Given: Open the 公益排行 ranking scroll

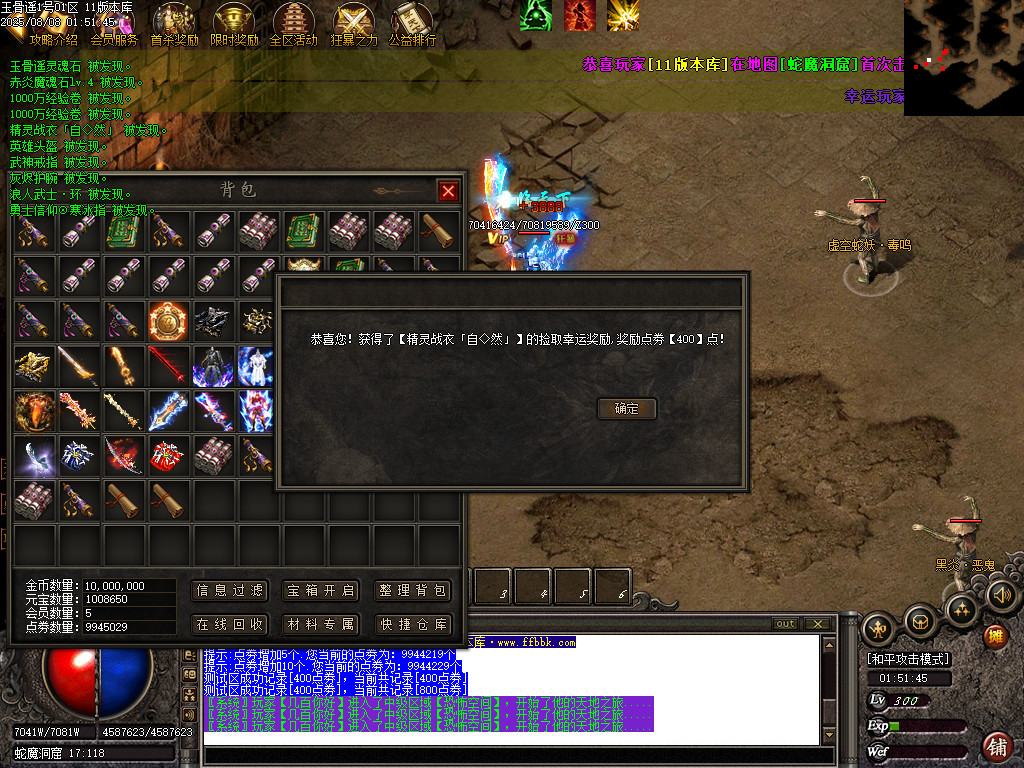Looking at the screenshot, I should click(412, 24).
